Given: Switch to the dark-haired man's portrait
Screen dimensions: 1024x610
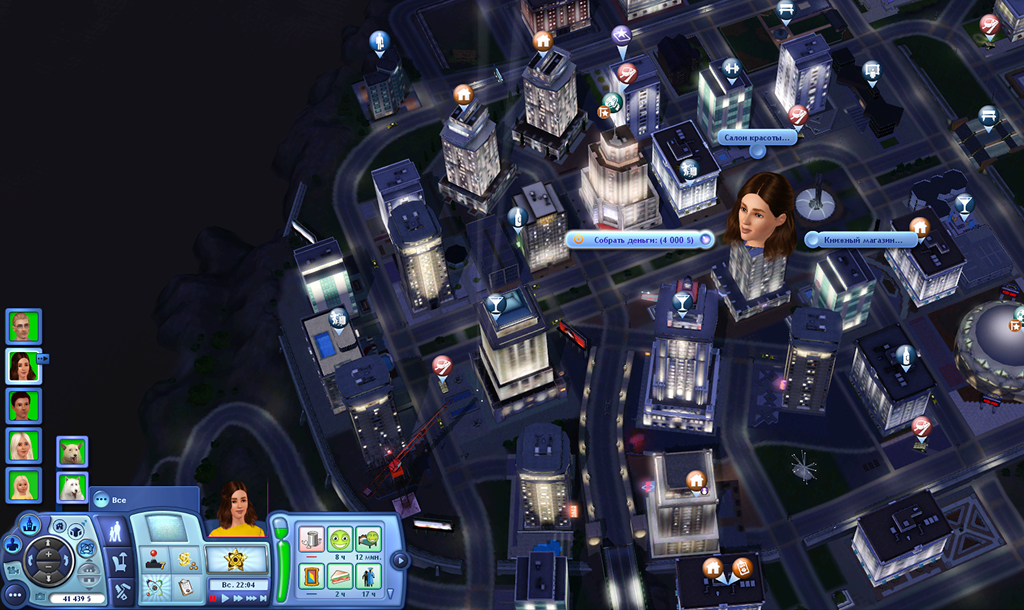Looking at the screenshot, I should [22, 405].
